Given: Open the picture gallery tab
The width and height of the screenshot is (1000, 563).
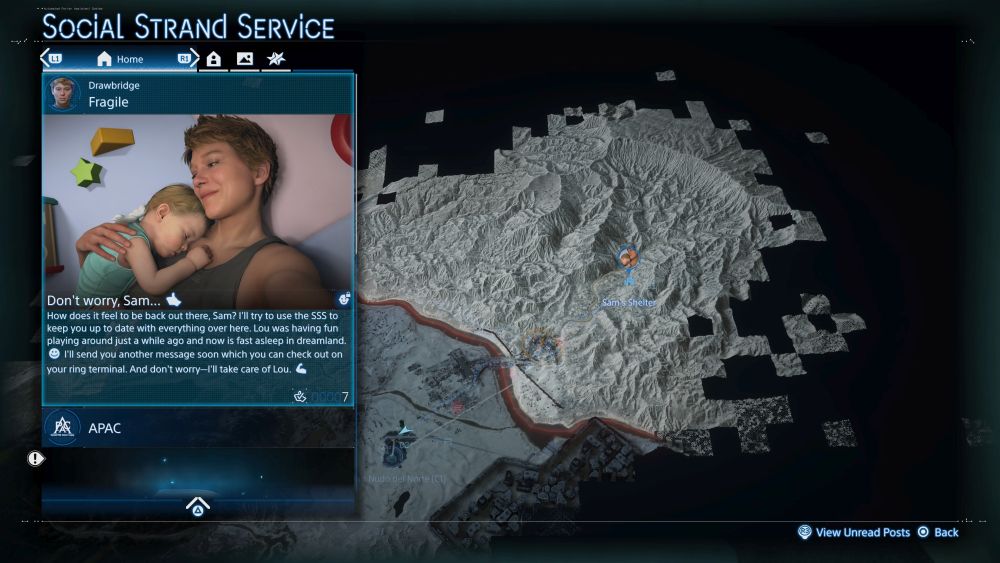Looking at the screenshot, I should click(x=245, y=59).
